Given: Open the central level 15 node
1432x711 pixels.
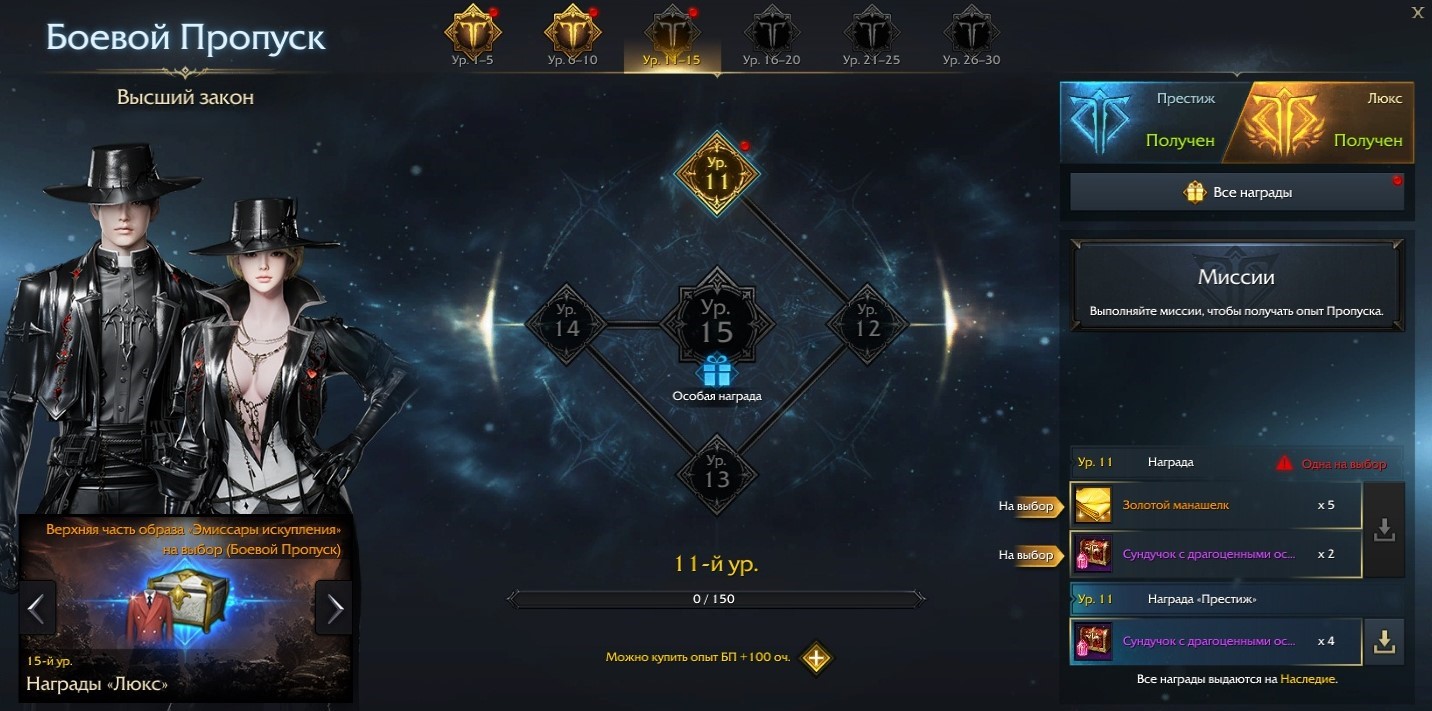Looking at the screenshot, I should [x=716, y=320].
